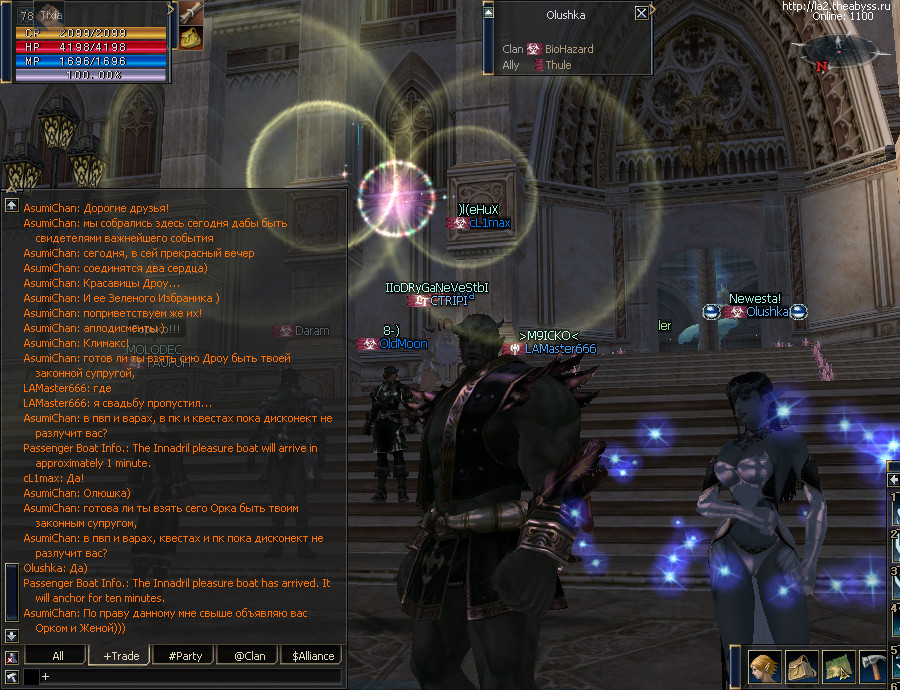The image size is (900, 690).
Task: Click the sword icon beside the status bars
Action: point(191,12)
